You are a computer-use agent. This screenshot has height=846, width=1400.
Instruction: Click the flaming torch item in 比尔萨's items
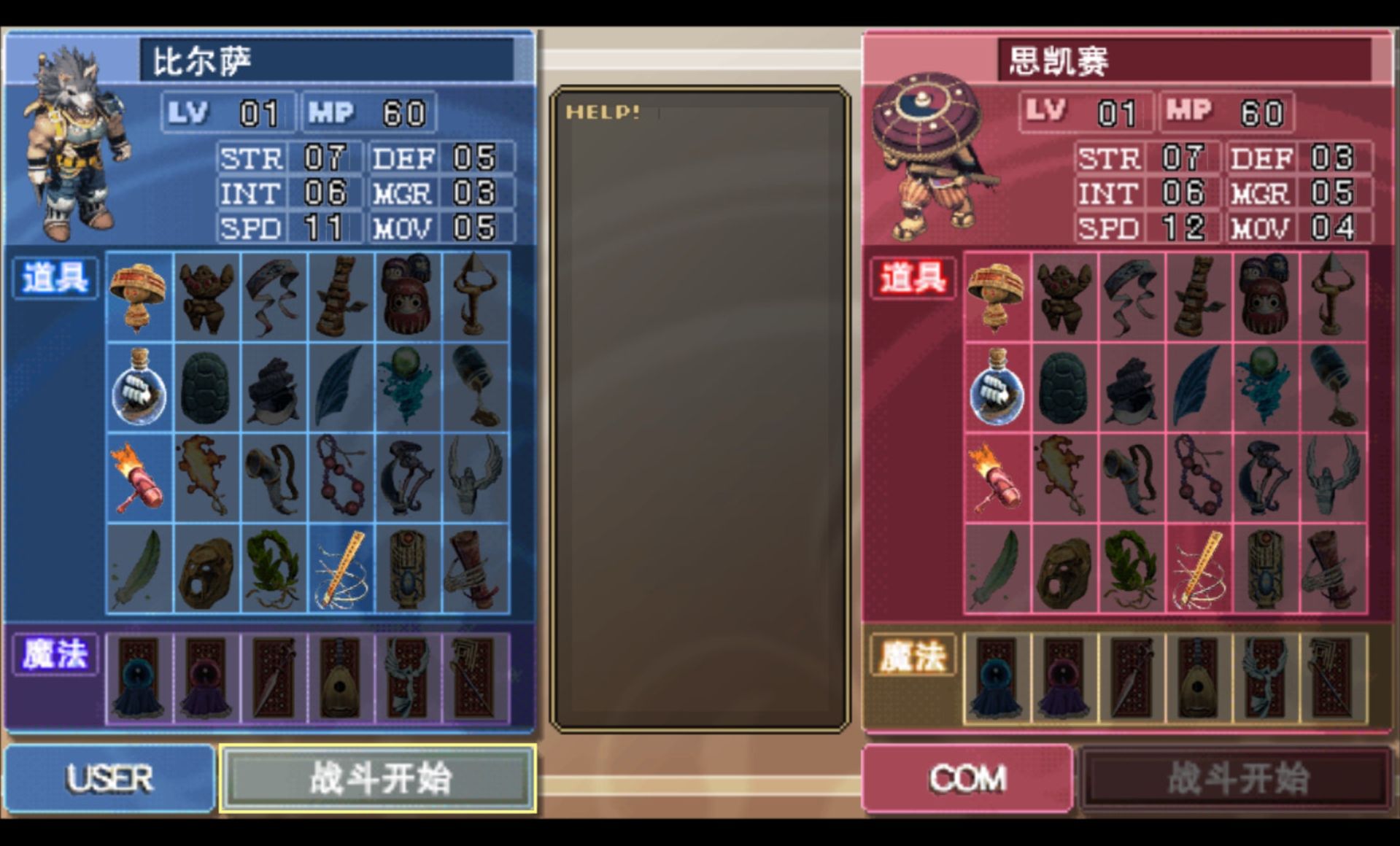139,478
